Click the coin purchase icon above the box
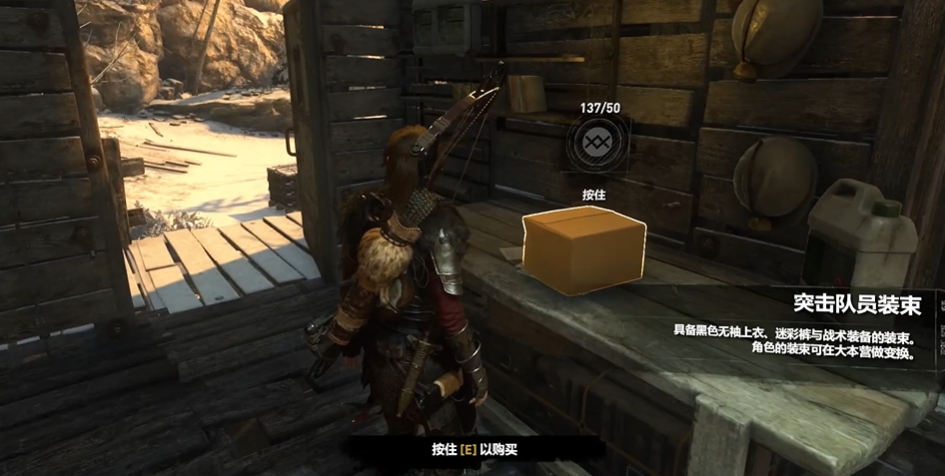Image resolution: width=945 pixels, height=476 pixels. tap(597, 144)
